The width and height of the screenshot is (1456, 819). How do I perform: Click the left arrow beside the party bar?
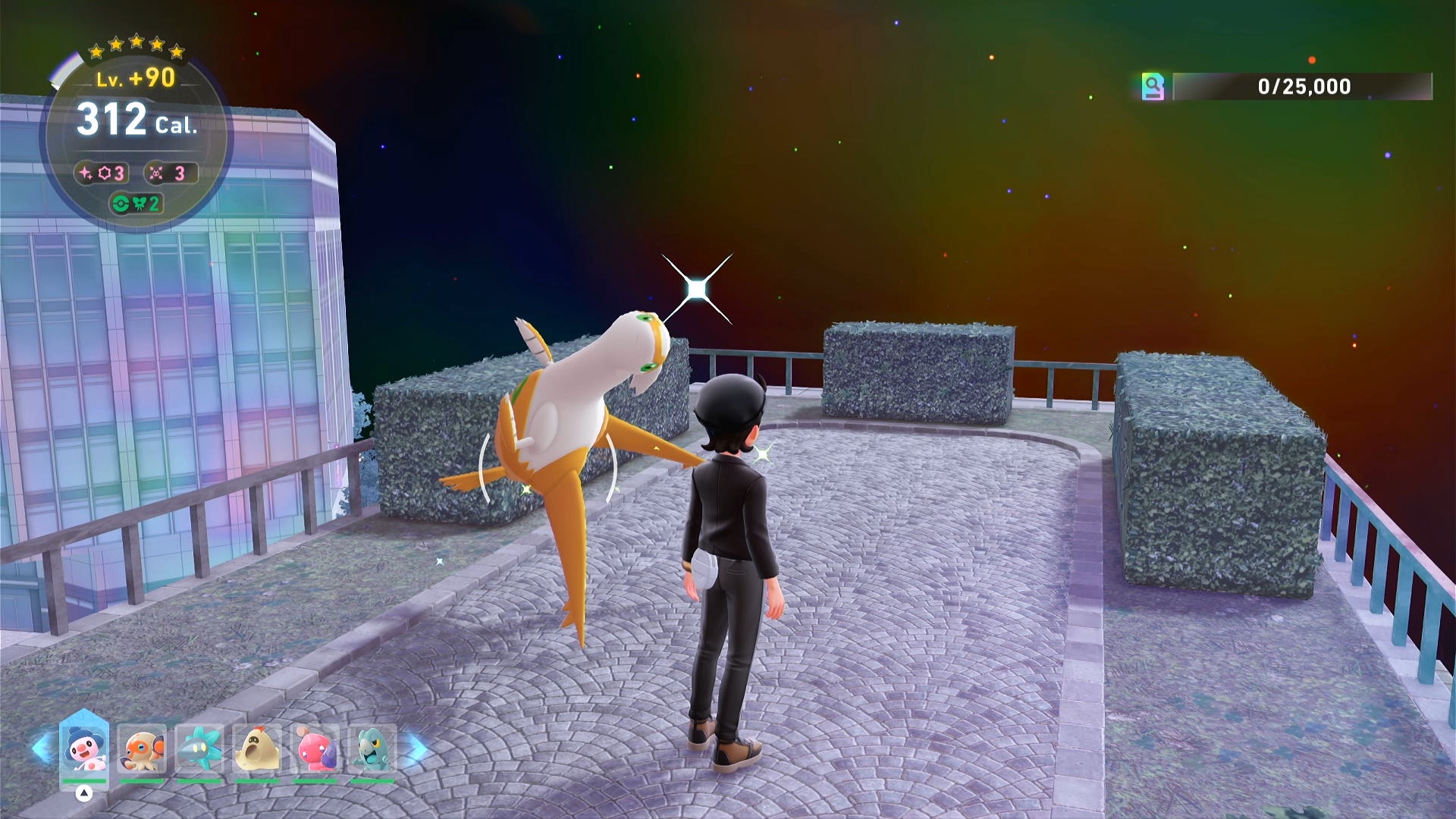point(41,749)
